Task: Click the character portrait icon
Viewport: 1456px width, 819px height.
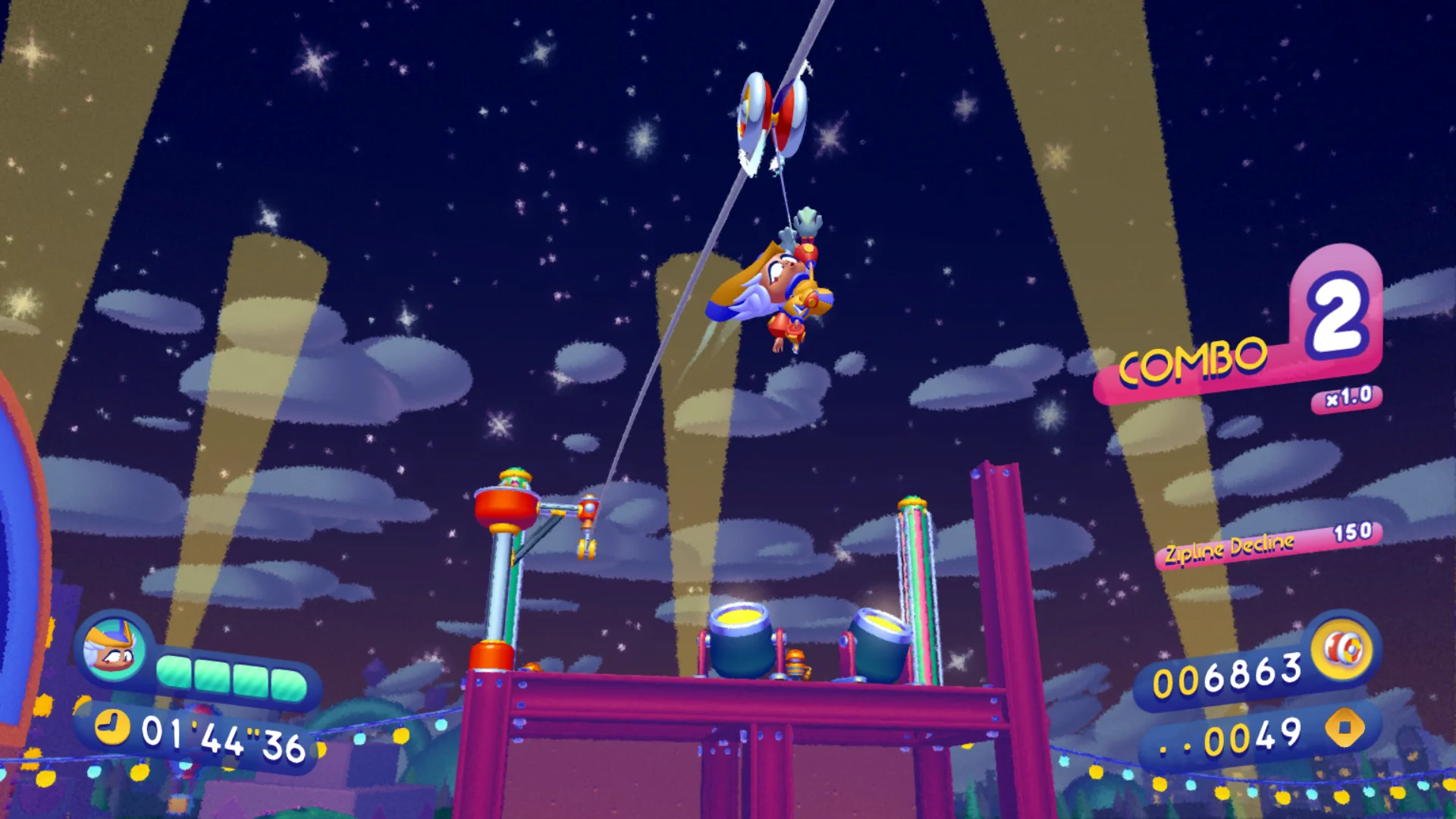Action: point(113,647)
